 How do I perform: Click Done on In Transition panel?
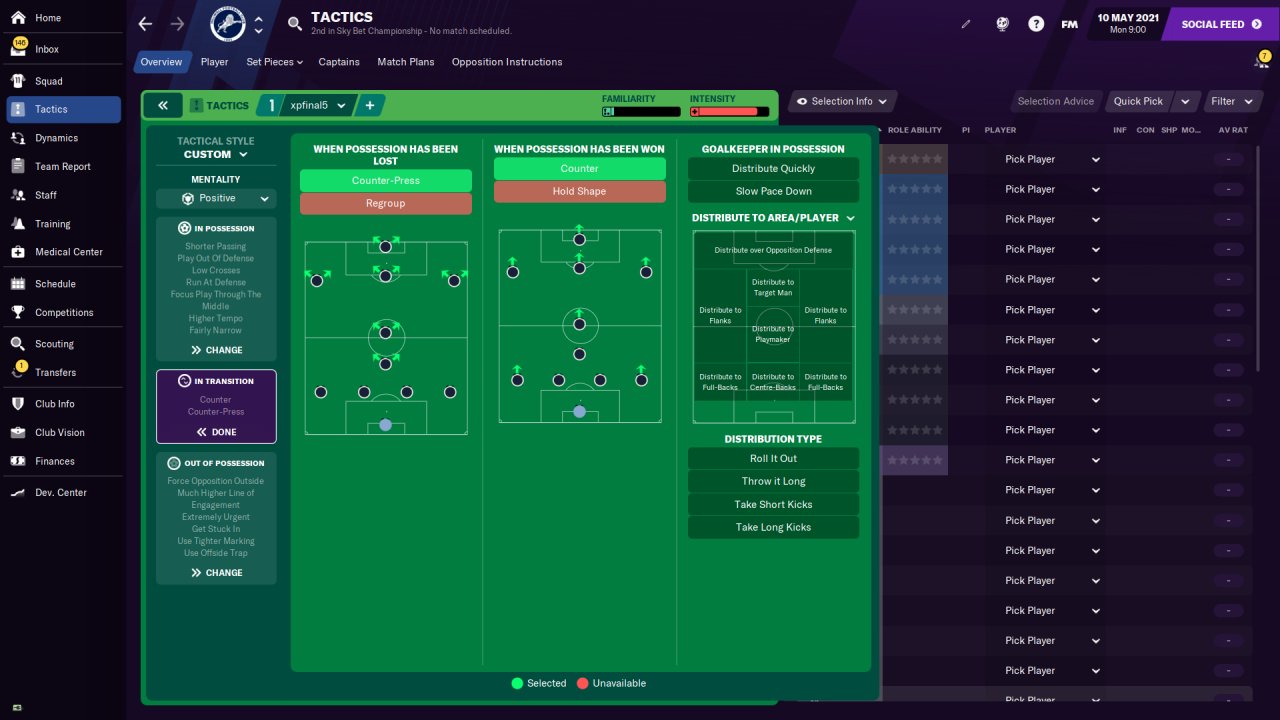tap(216, 432)
